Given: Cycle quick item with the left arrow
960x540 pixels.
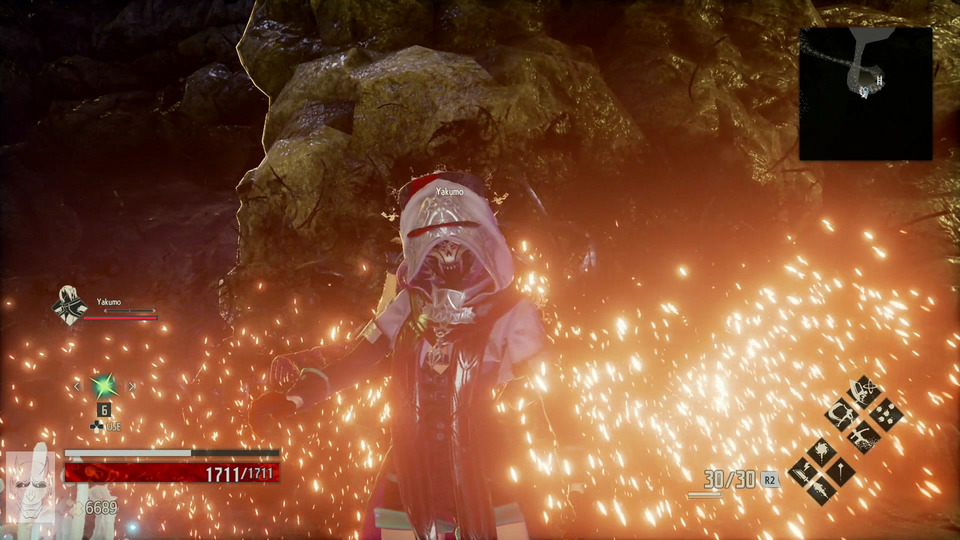Looking at the screenshot, I should coord(76,386).
